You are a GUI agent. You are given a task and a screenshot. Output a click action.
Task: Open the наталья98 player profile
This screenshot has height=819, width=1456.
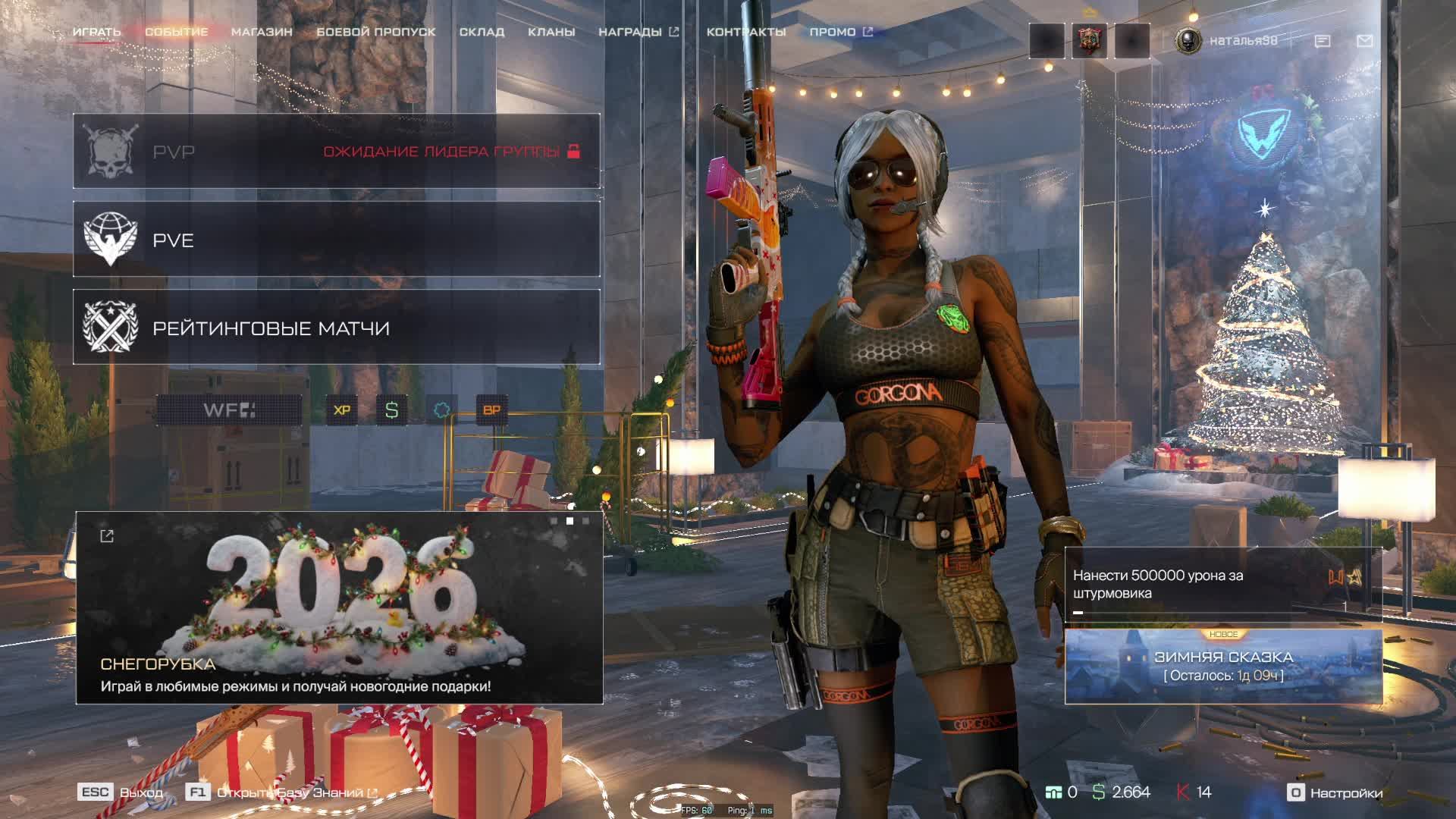tap(1227, 40)
